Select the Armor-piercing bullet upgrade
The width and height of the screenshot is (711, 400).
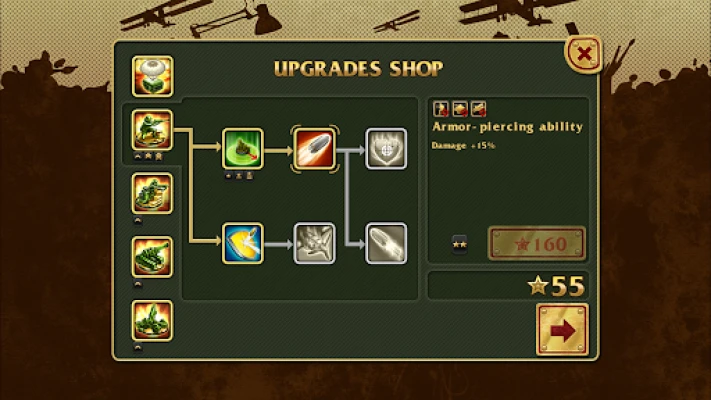tap(312, 148)
